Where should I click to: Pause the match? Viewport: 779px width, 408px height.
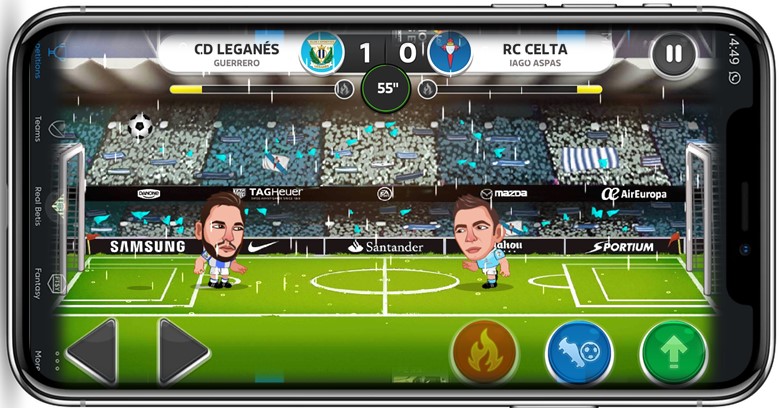pyautogui.click(x=674, y=53)
